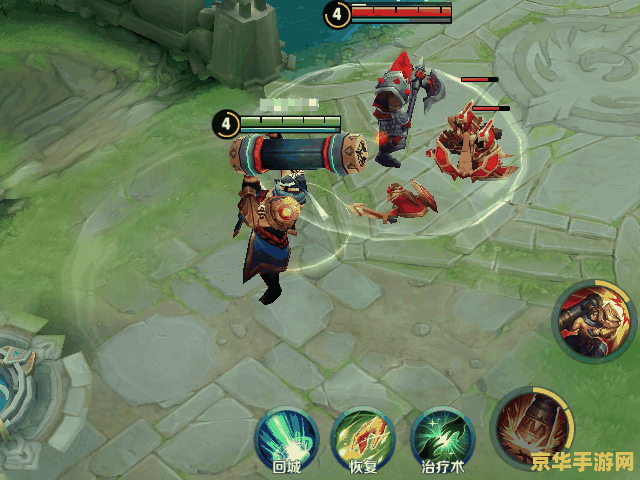Cast the 治疗术 heal spell
640x480 pixels.
pyautogui.click(x=441, y=436)
